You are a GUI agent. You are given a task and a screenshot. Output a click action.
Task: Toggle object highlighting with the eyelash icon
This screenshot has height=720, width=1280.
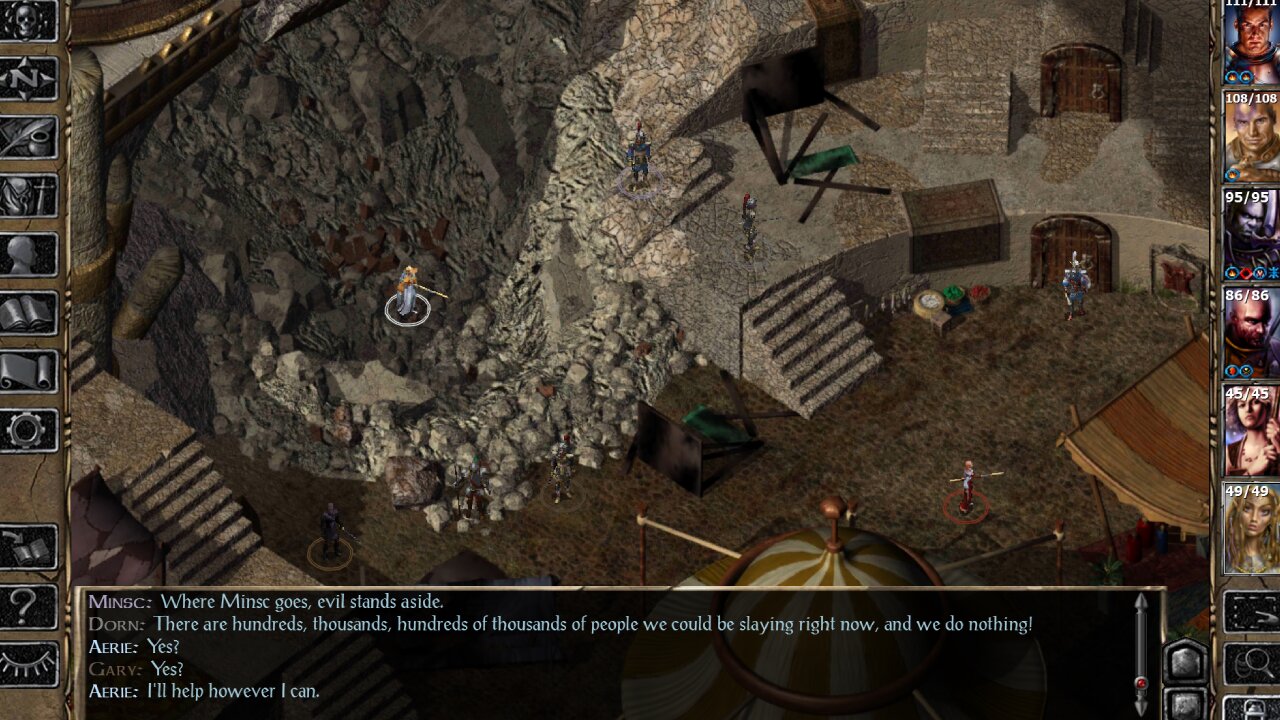(x=25, y=660)
